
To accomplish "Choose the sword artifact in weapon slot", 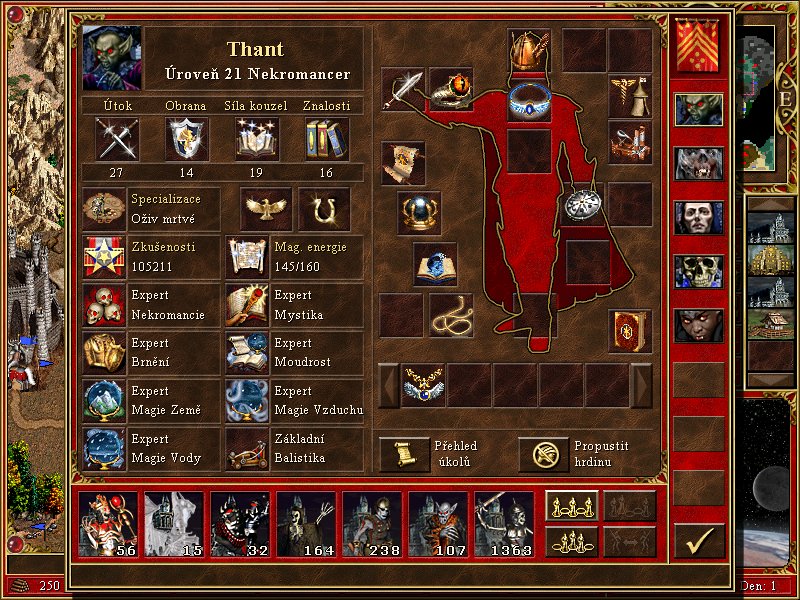I will (403, 90).
